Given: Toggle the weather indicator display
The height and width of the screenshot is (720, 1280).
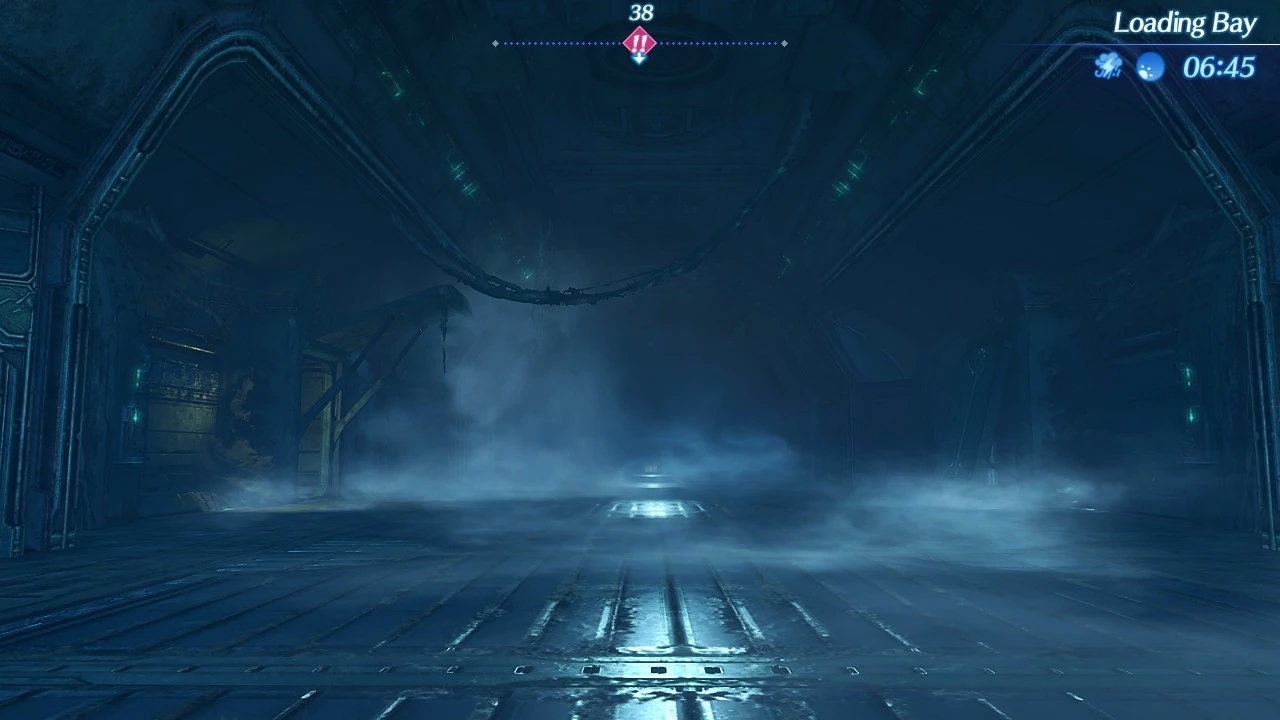Looking at the screenshot, I should pyautogui.click(x=1107, y=66).
